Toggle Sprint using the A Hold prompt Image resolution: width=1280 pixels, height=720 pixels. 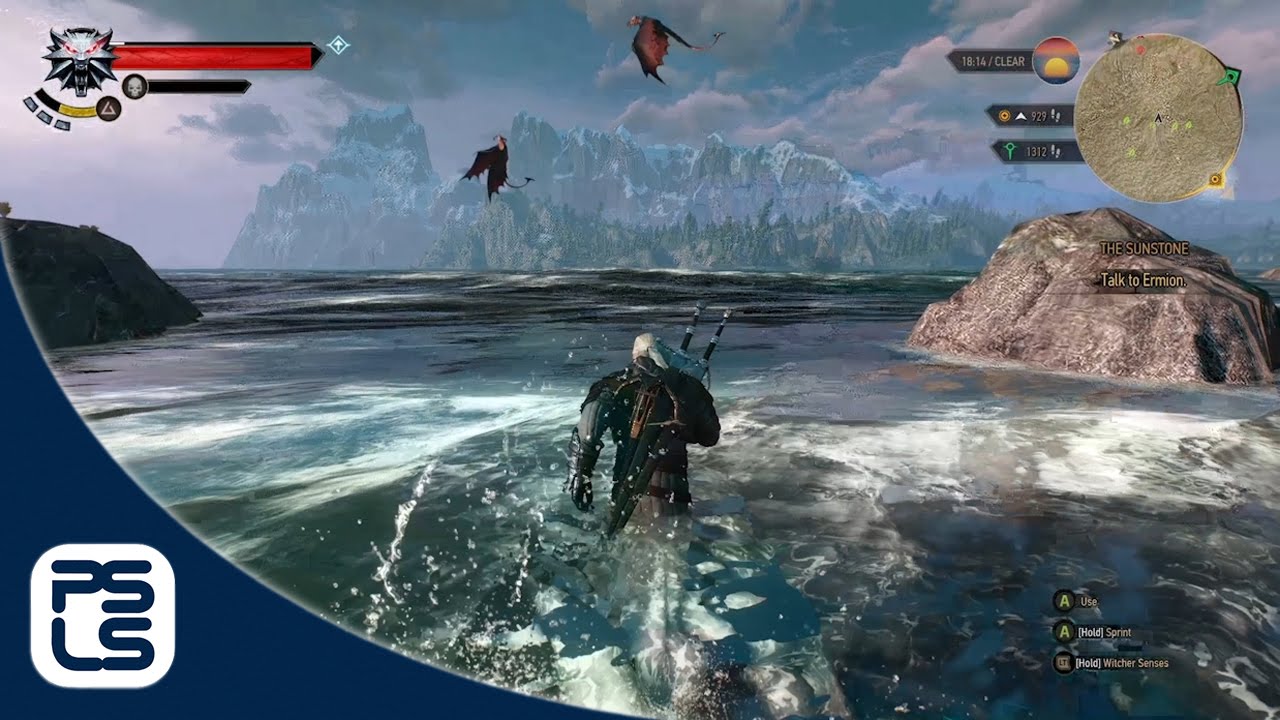1064,633
